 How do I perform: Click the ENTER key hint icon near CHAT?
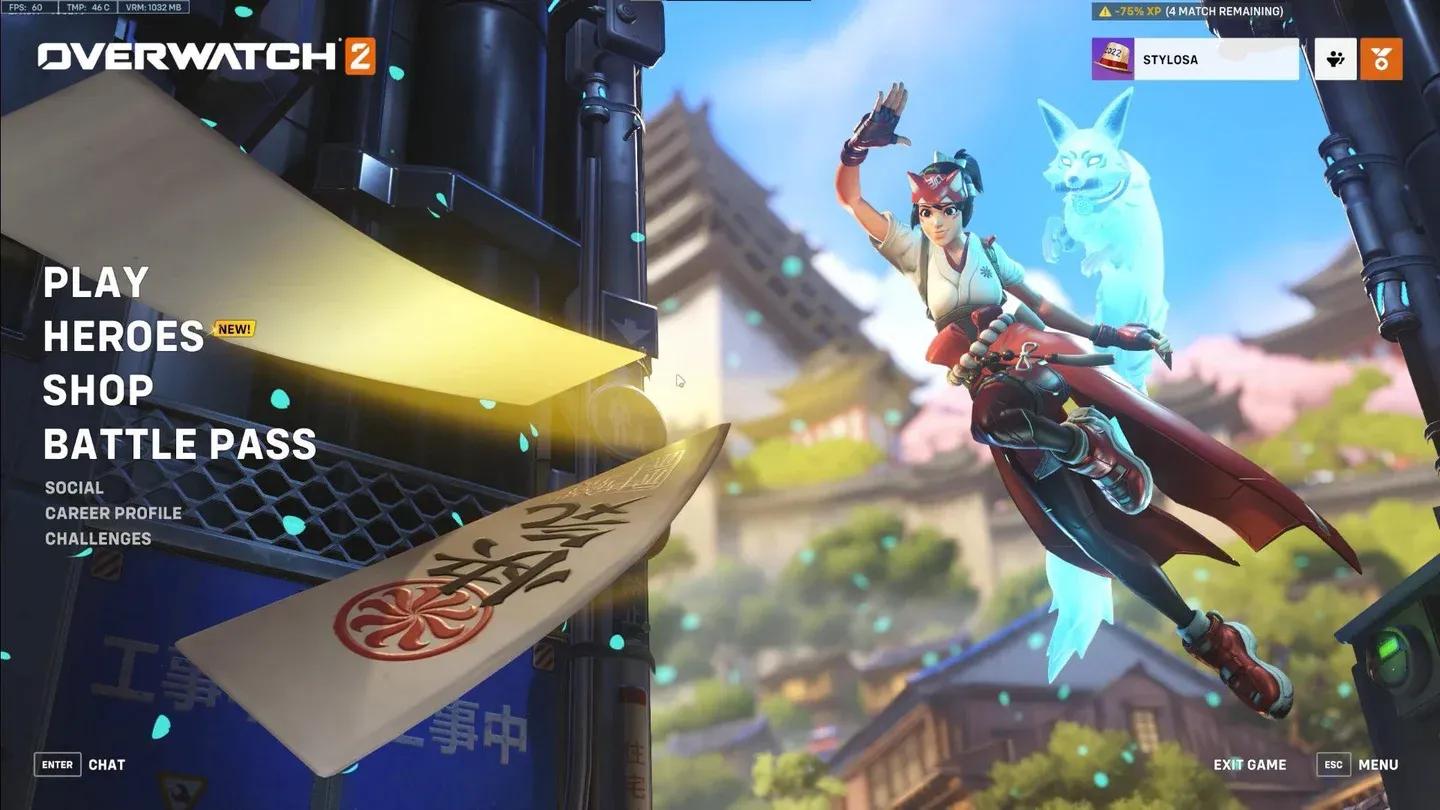pyautogui.click(x=56, y=764)
